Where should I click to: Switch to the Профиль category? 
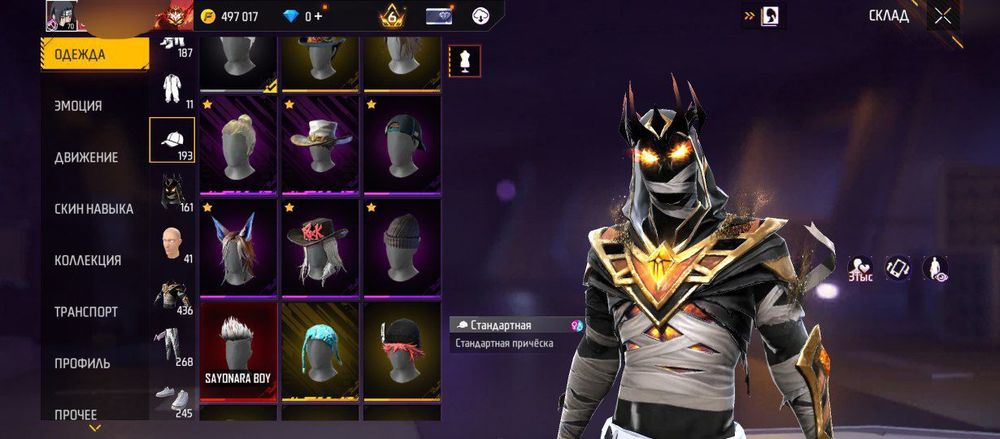[82, 363]
